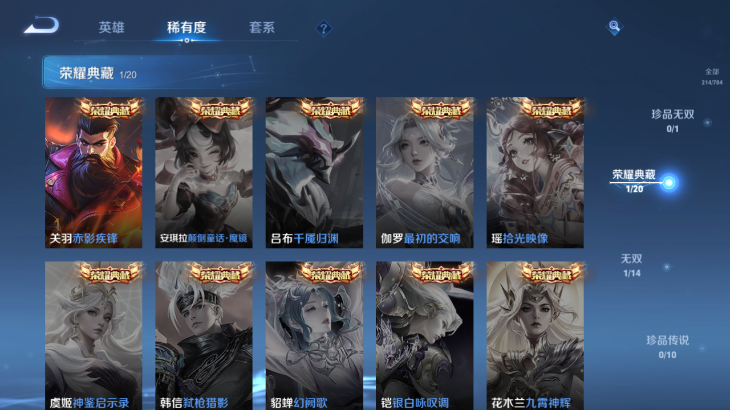Image resolution: width=730 pixels, height=410 pixels.
Task: Select 瑶 拾光映像 skin card
Action: [534, 172]
